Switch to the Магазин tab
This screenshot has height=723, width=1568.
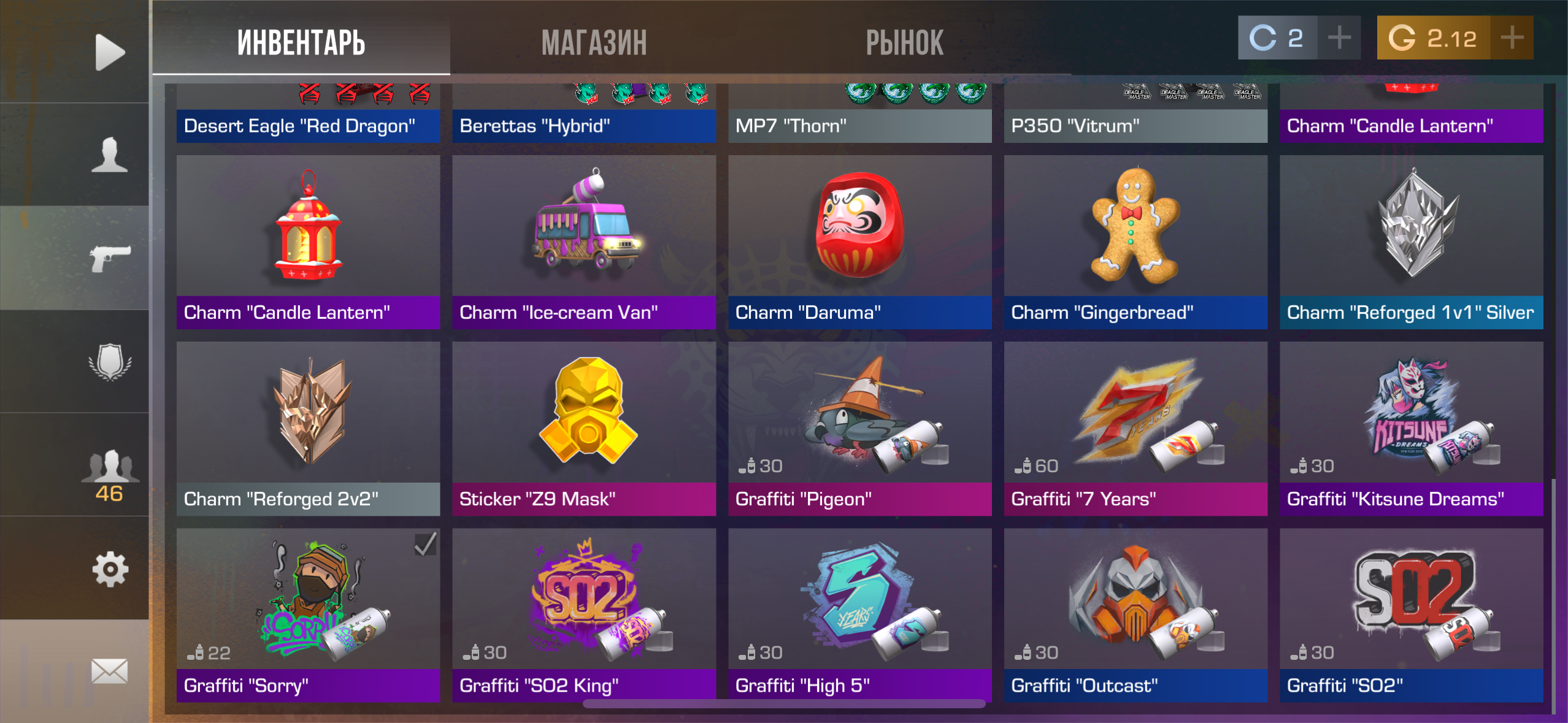pos(594,43)
